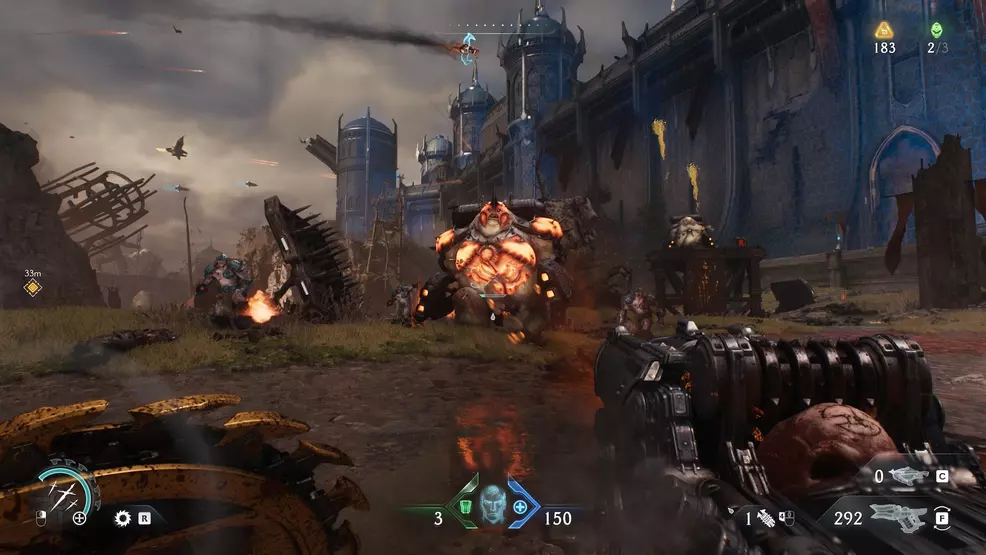This screenshot has height=555, width=986.
Task: Click the gold triangle currency icon
Action: [884, 30]
